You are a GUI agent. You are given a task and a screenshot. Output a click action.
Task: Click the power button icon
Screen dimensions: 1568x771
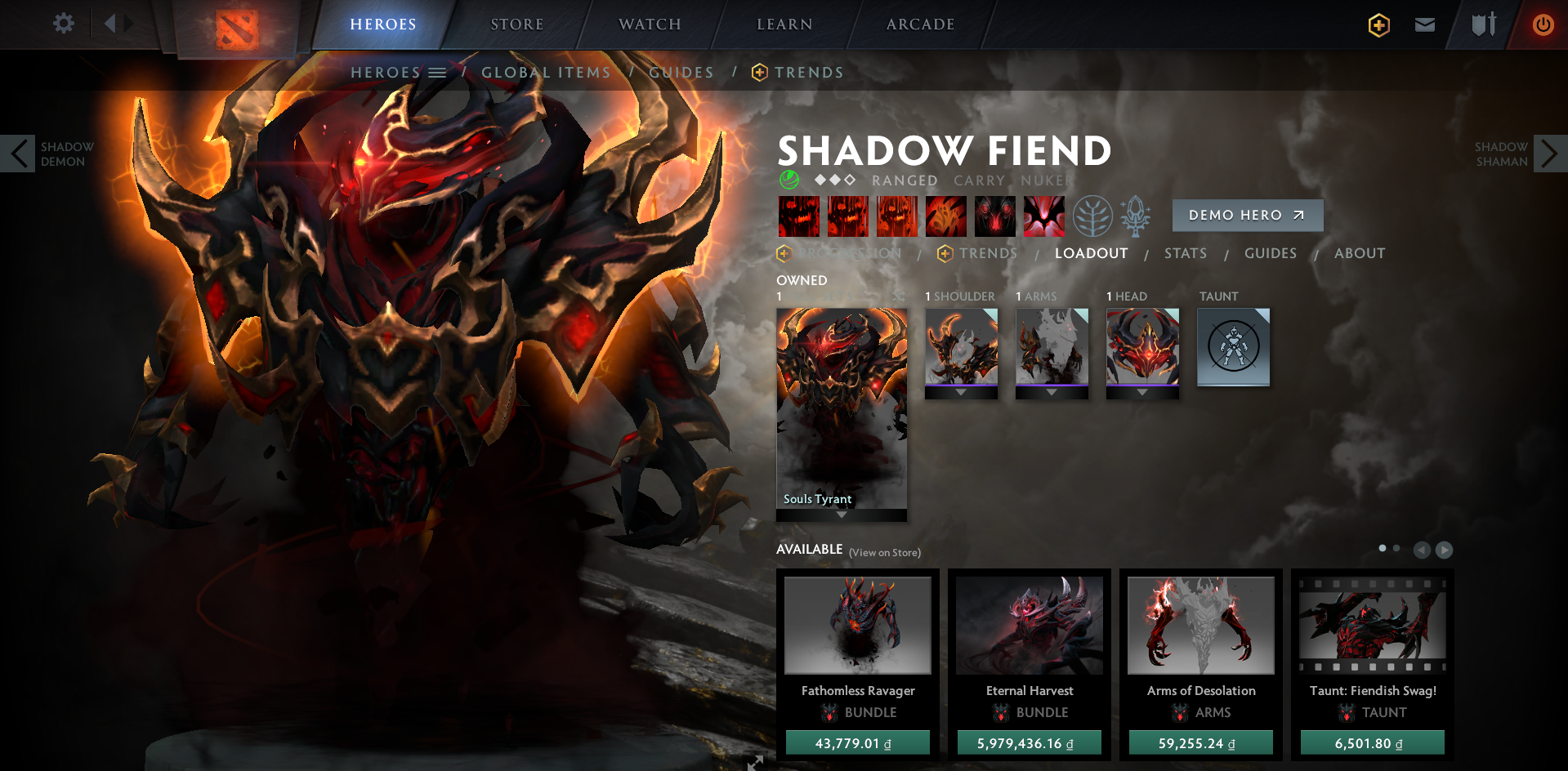click(x=1543, y=25)
